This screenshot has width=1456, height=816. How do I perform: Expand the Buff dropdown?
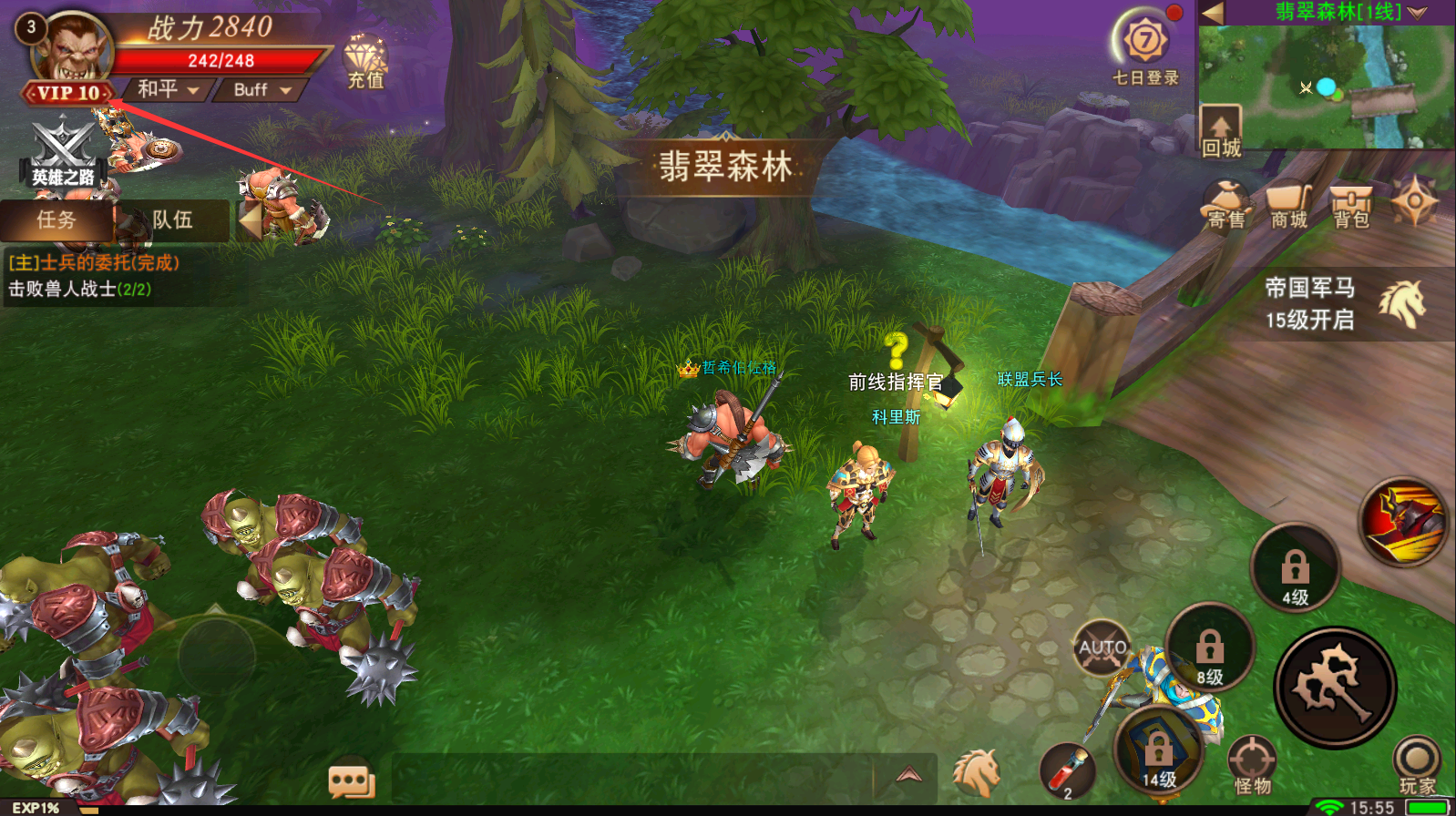tap(261, 89)
